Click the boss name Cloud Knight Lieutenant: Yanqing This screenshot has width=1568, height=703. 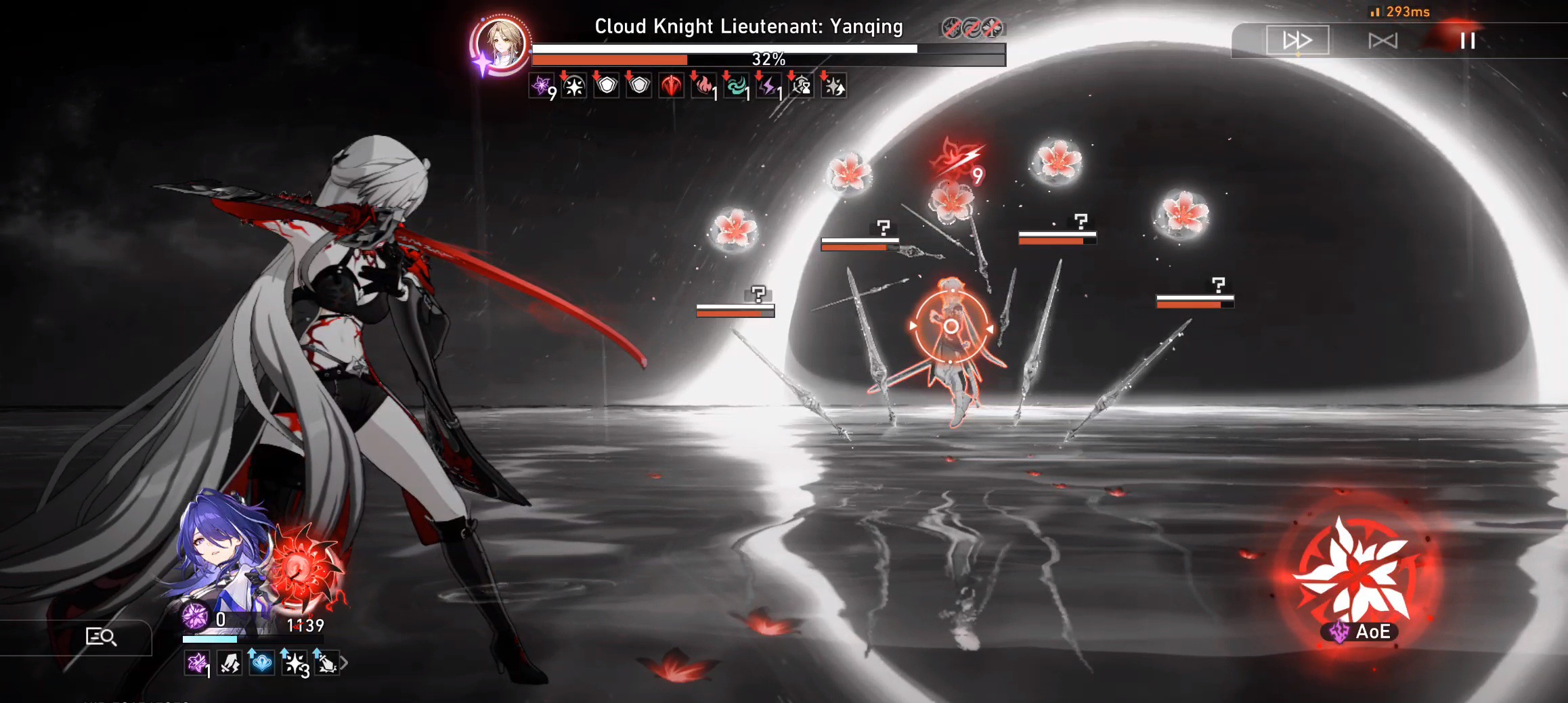(x=747, y=27)
